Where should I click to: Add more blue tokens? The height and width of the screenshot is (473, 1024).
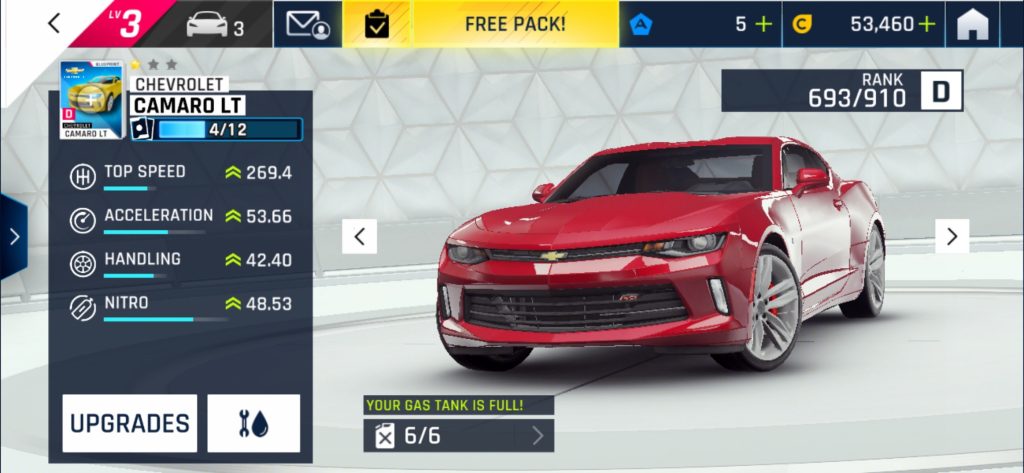[765, 24]
